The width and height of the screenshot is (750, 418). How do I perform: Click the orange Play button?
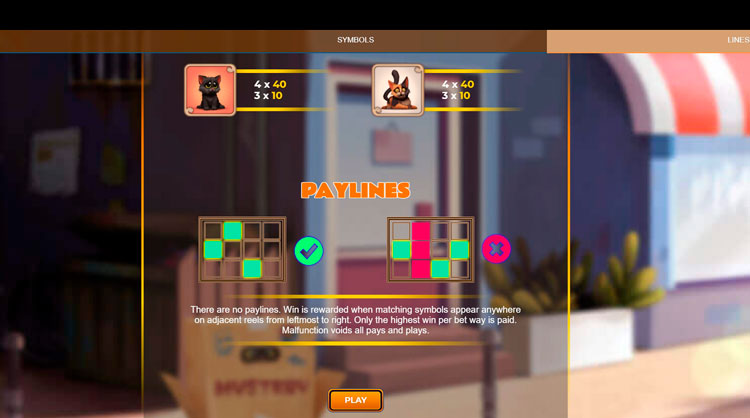coord(356,400)
